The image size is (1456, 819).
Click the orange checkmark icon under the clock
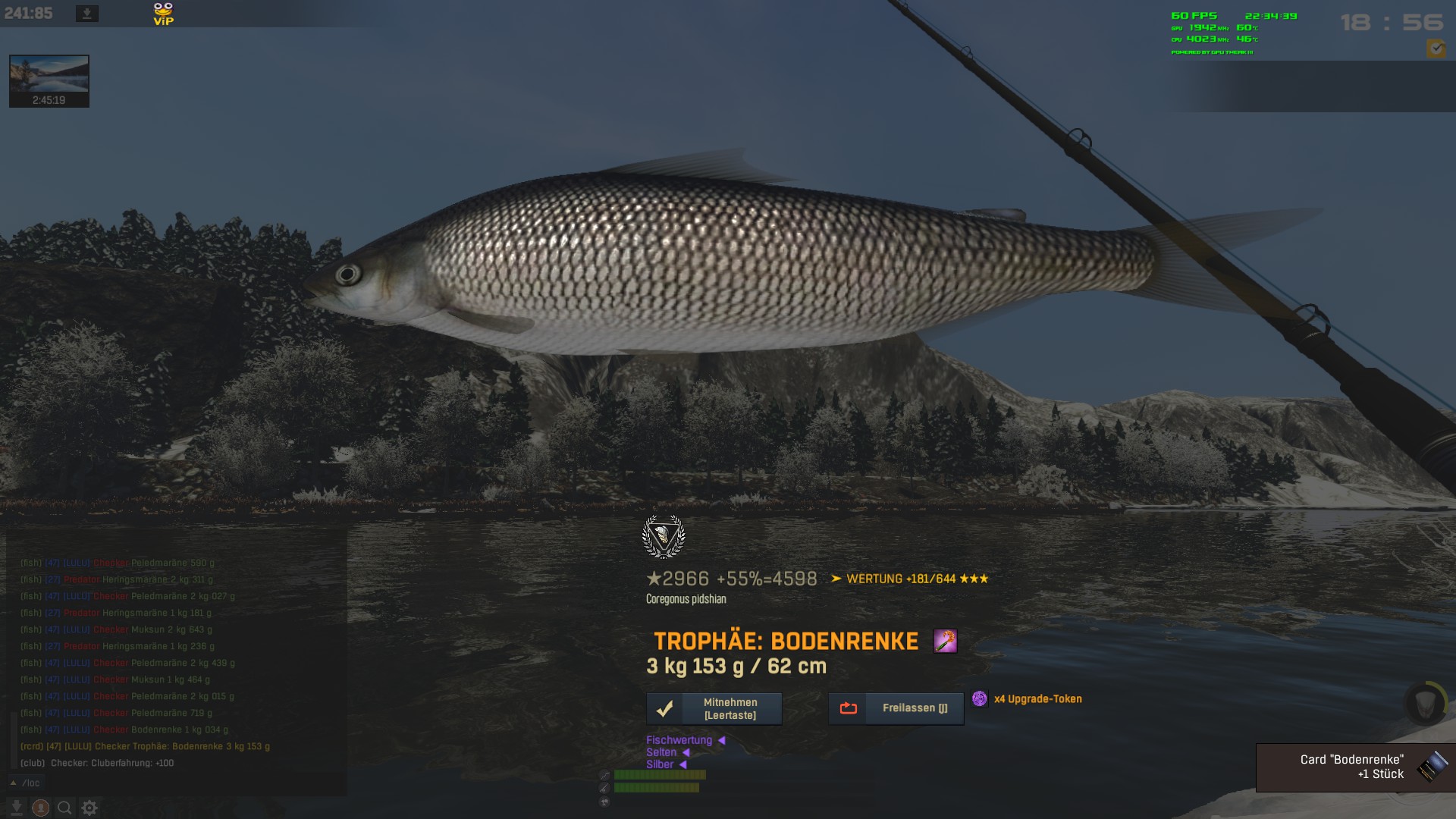[1436, 49]
